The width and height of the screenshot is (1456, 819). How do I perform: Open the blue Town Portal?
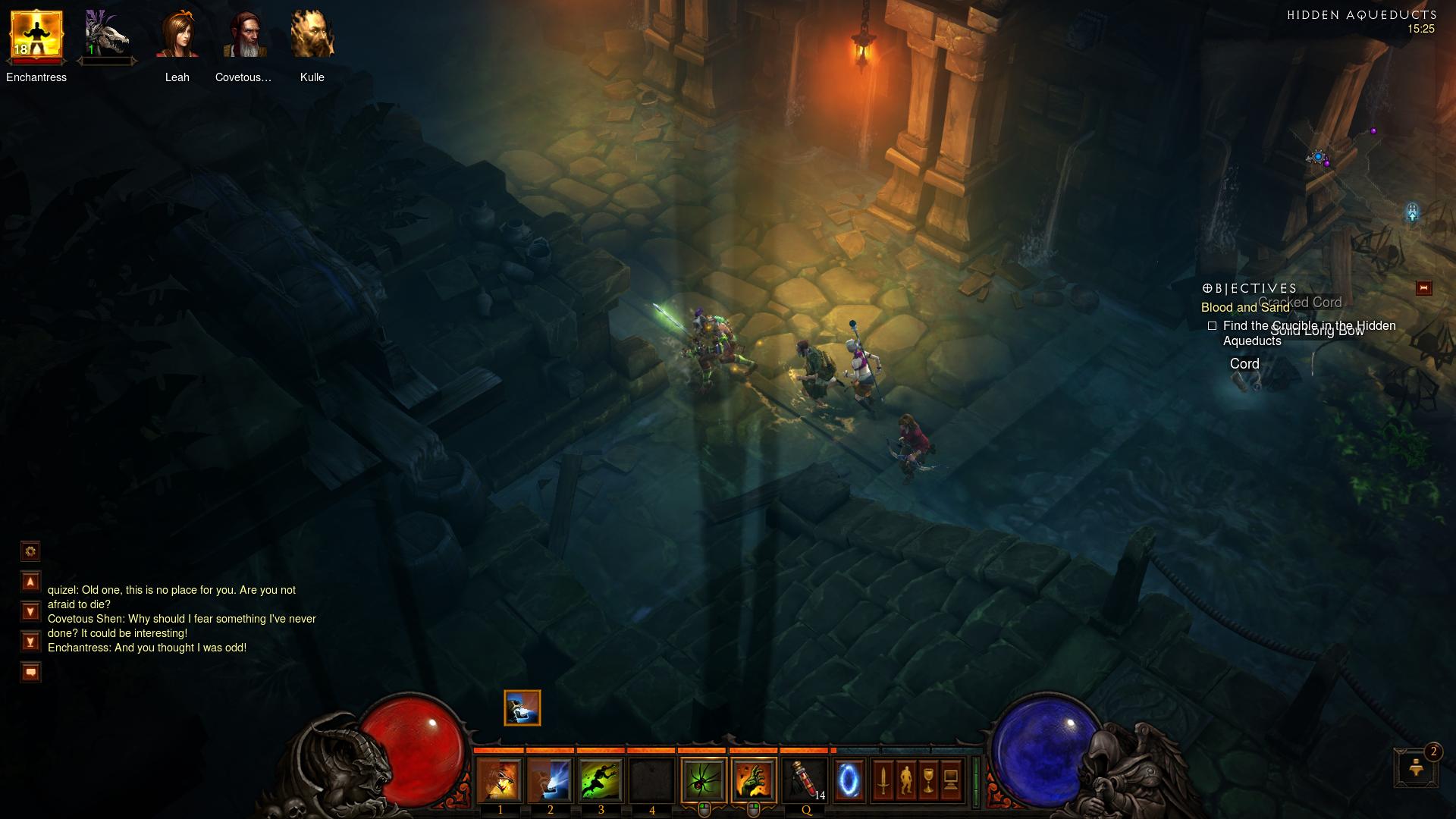(x=849, y=780)
